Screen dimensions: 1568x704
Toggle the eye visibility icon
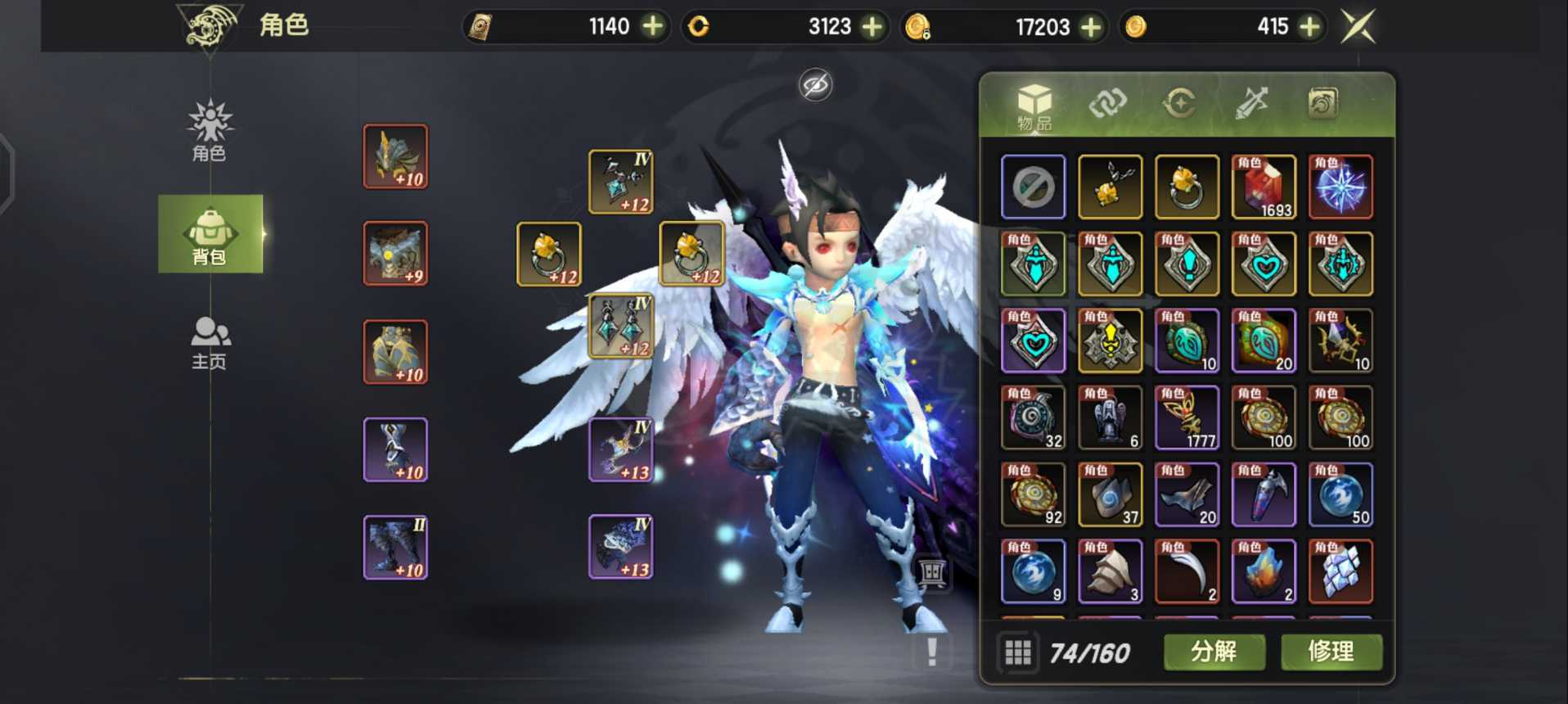[x=815, y=85]
